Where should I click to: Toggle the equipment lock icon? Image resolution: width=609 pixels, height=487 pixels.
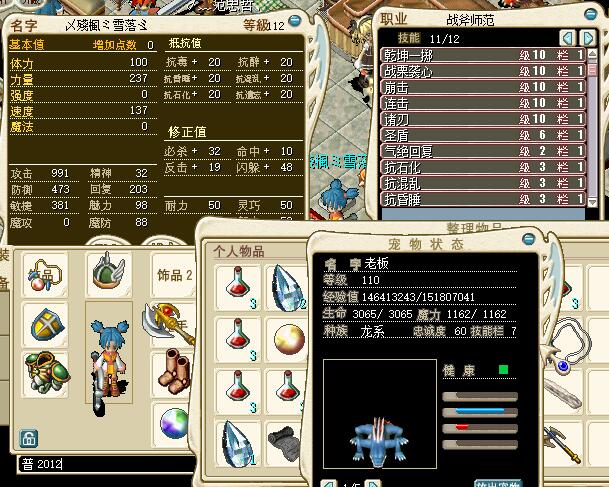click(29, 438)
